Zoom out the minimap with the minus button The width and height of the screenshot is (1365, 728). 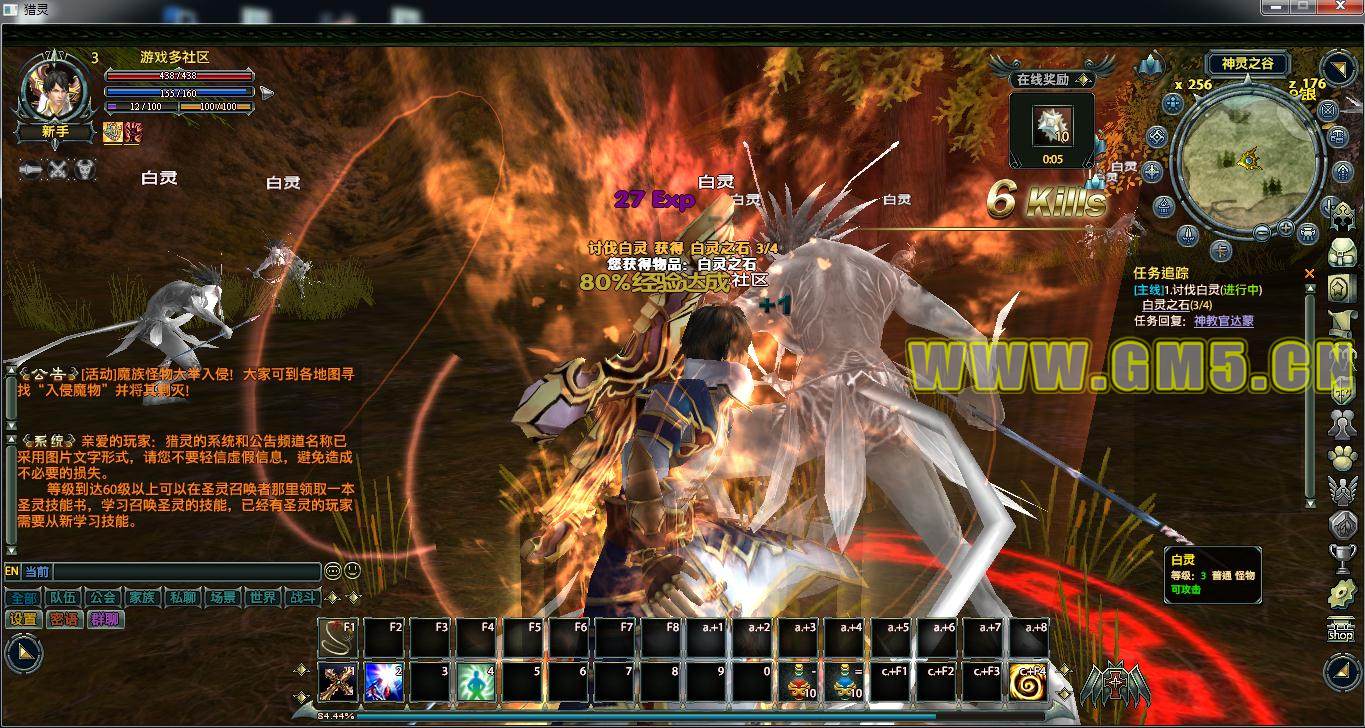[1262, 234]
